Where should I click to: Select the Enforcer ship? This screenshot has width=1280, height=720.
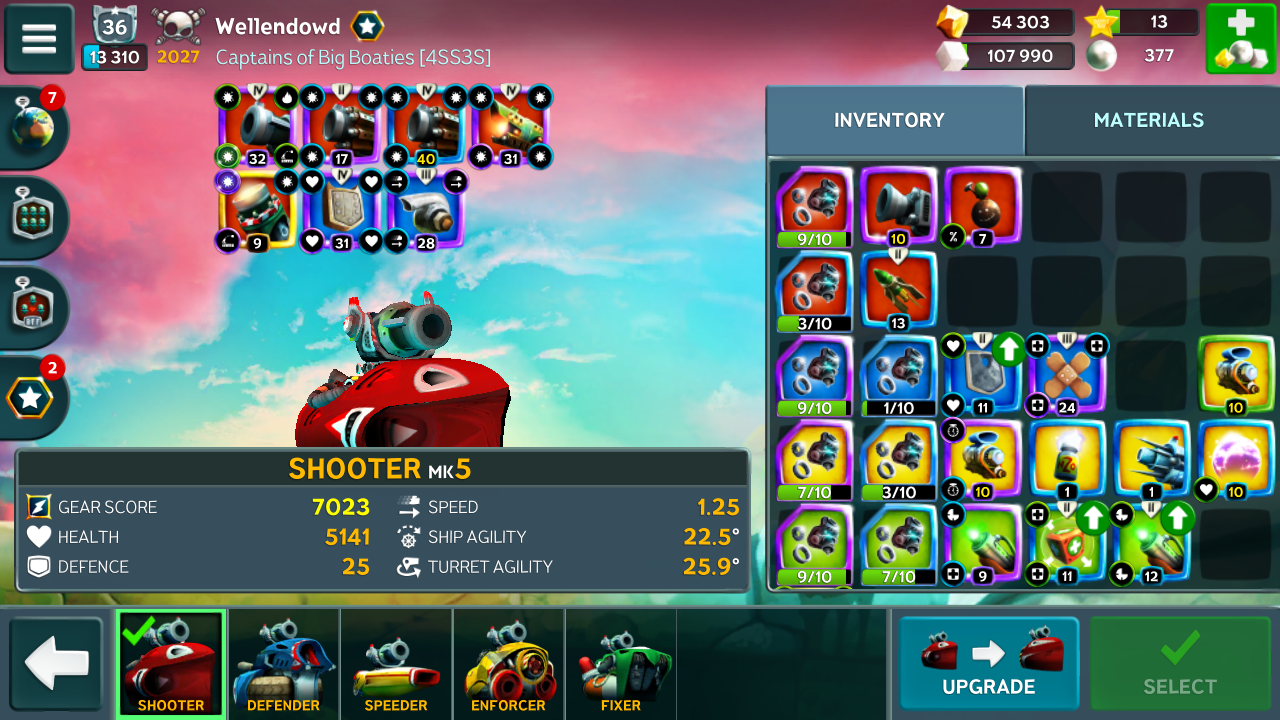coord(508,665)
